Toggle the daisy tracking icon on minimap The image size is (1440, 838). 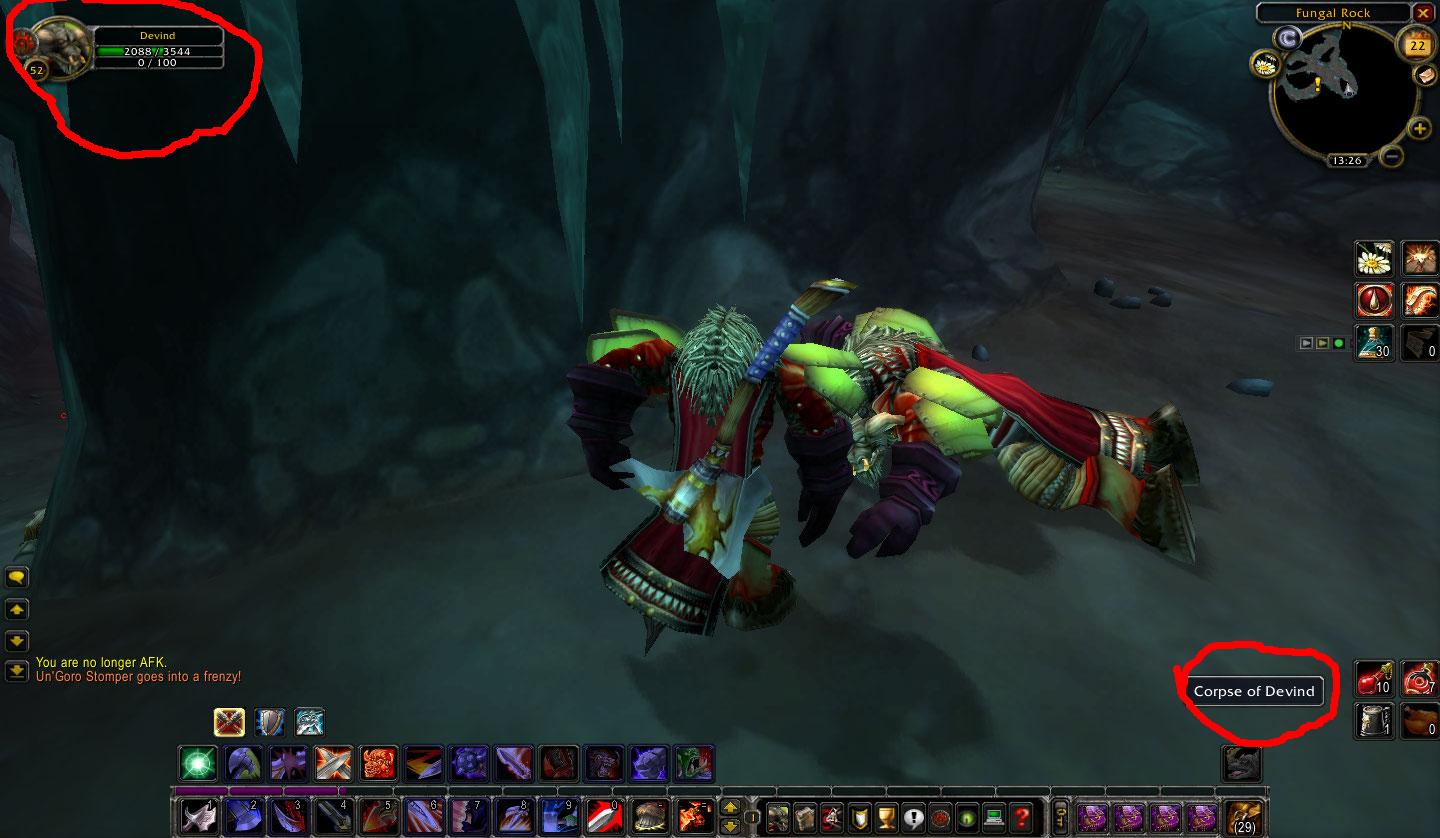point(1265,64)
